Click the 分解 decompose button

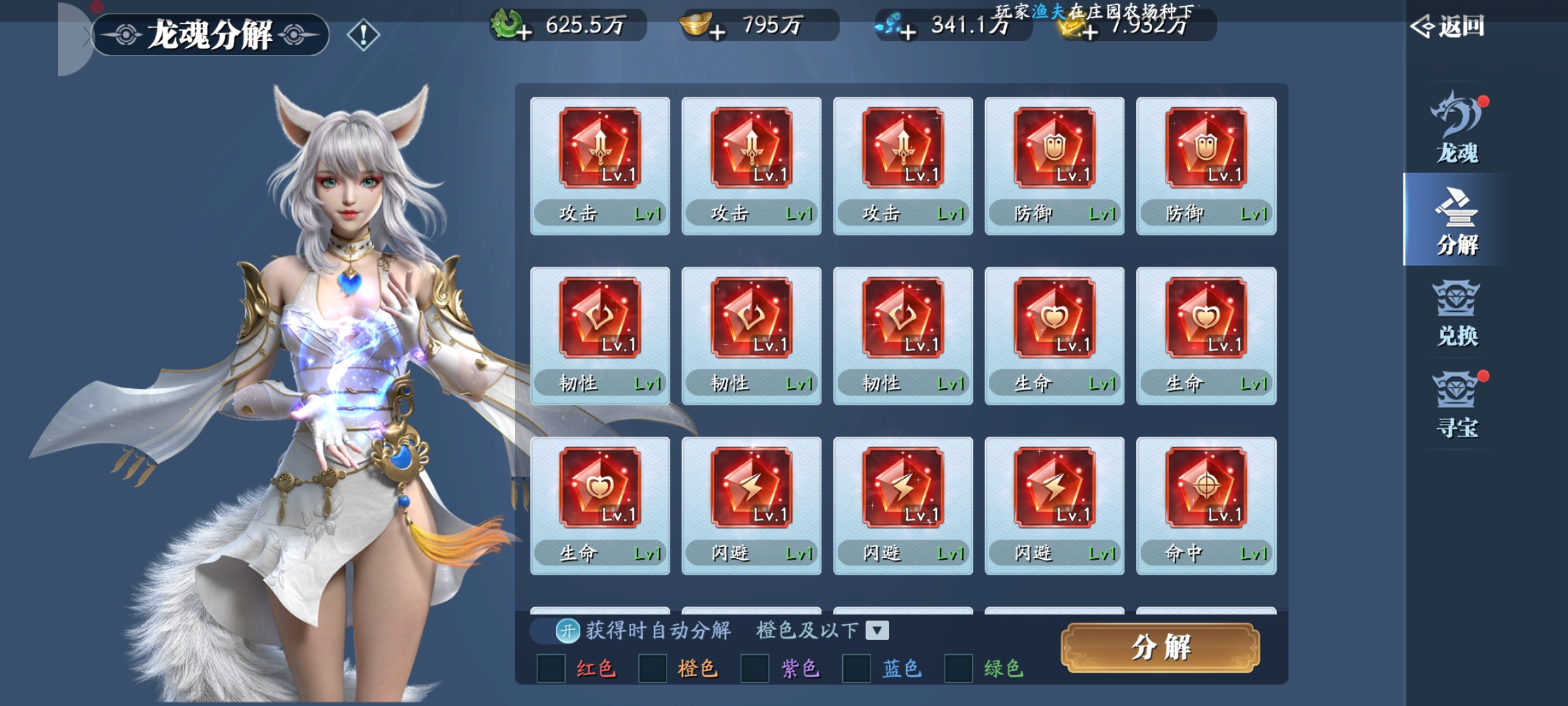click(1160, 647)
